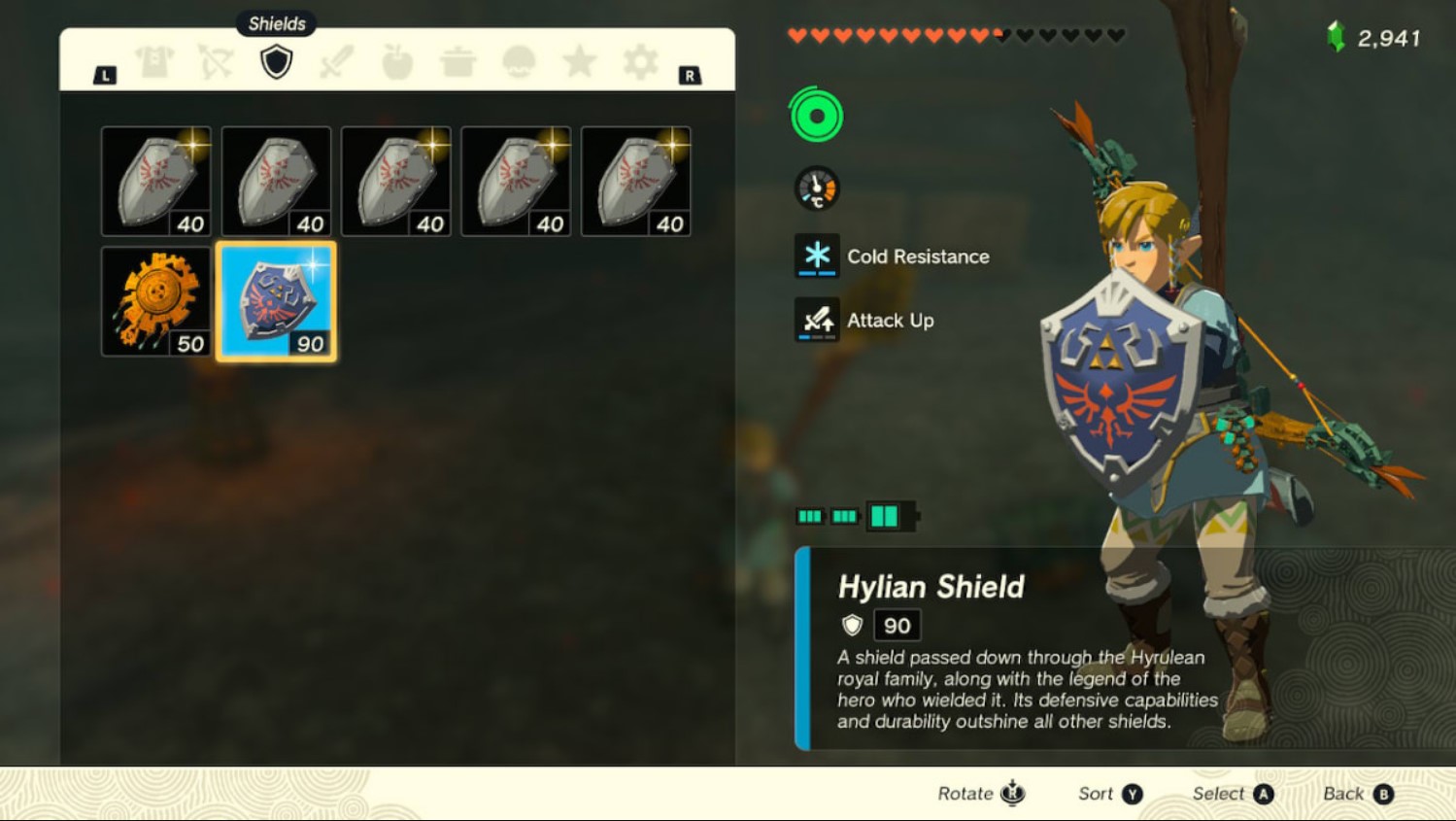Open the Key Items star icon

point(581,60)
